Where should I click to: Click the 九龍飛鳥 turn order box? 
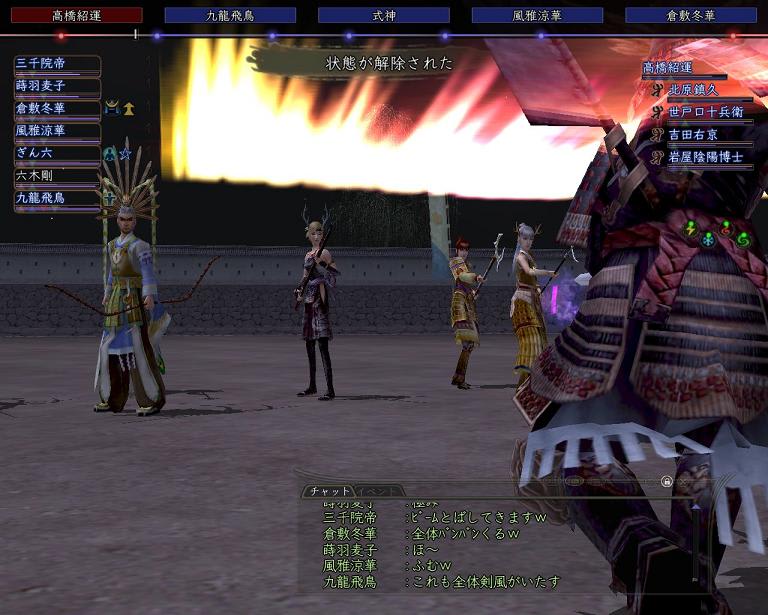[x=230, y=15]
